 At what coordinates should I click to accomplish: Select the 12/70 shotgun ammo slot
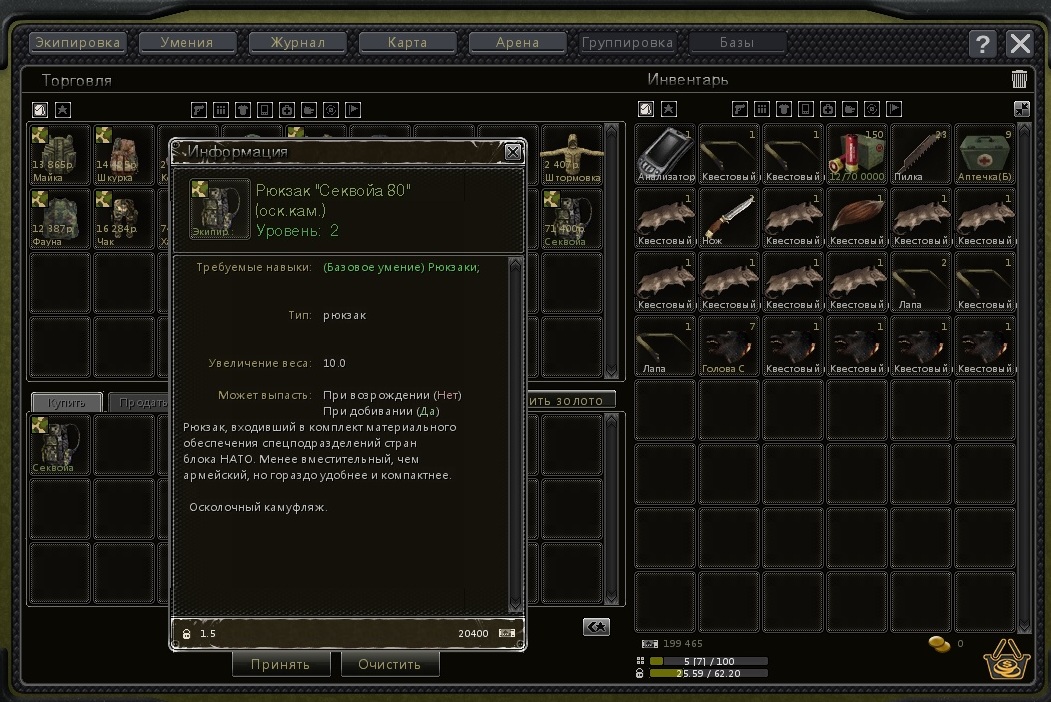tap(857, 155)
